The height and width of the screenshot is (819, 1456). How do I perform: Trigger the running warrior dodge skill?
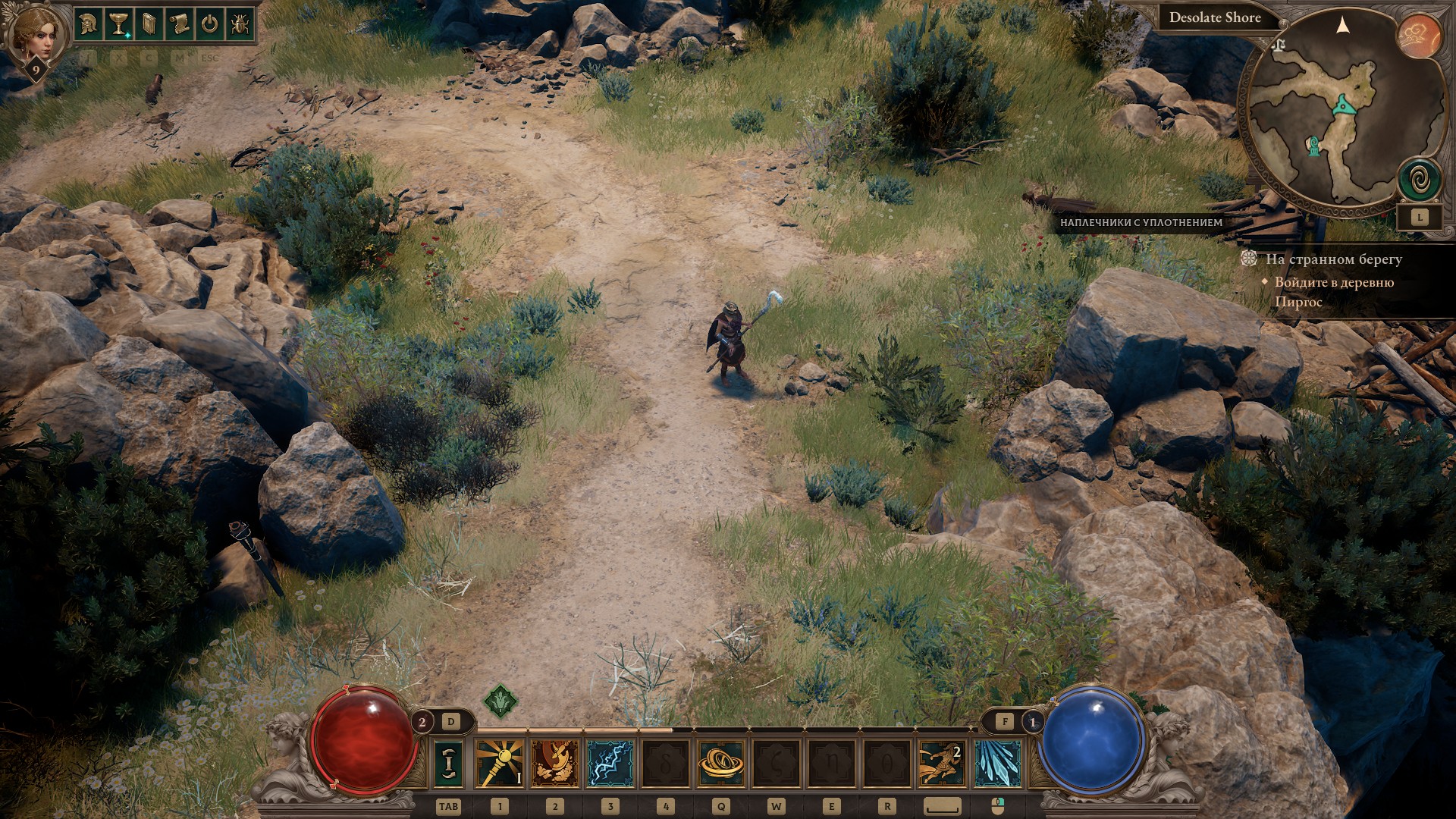point(942,764)
